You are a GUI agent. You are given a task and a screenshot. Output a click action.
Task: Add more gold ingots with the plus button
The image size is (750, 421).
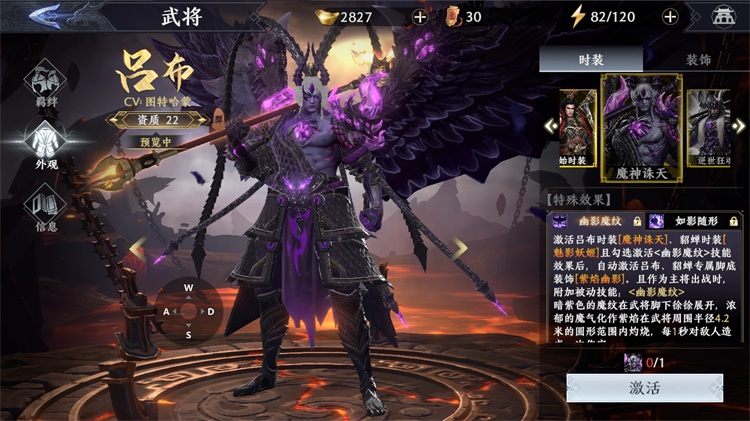tap(420, 16)
